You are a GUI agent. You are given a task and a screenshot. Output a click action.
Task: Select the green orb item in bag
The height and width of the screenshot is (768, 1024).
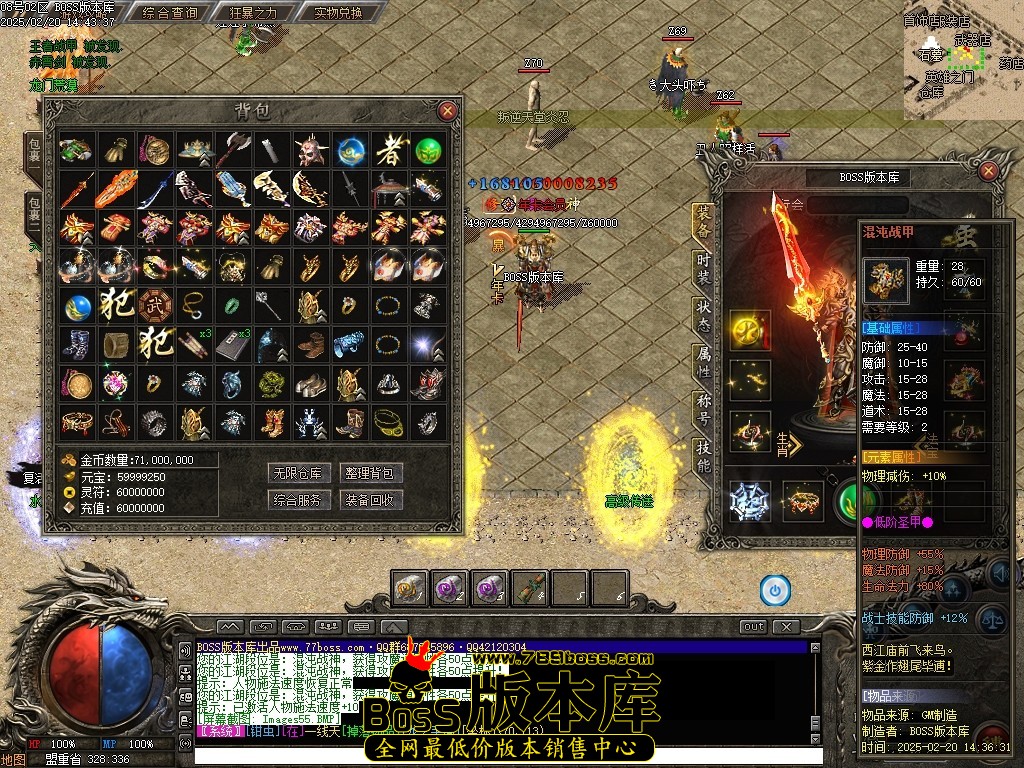[x=428, y=151]
